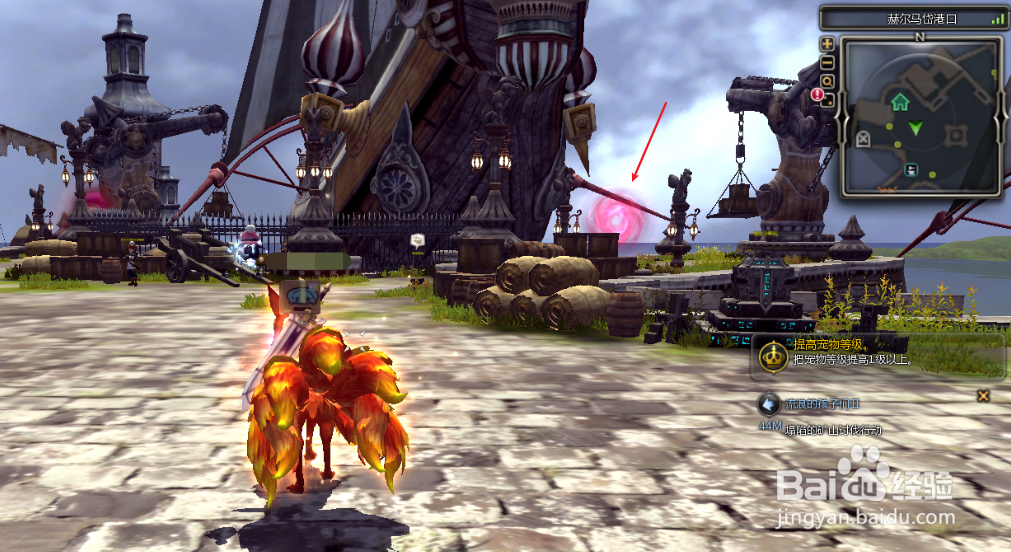
Task: Click the red exclamation alert icon
Action: pos(818,95)
